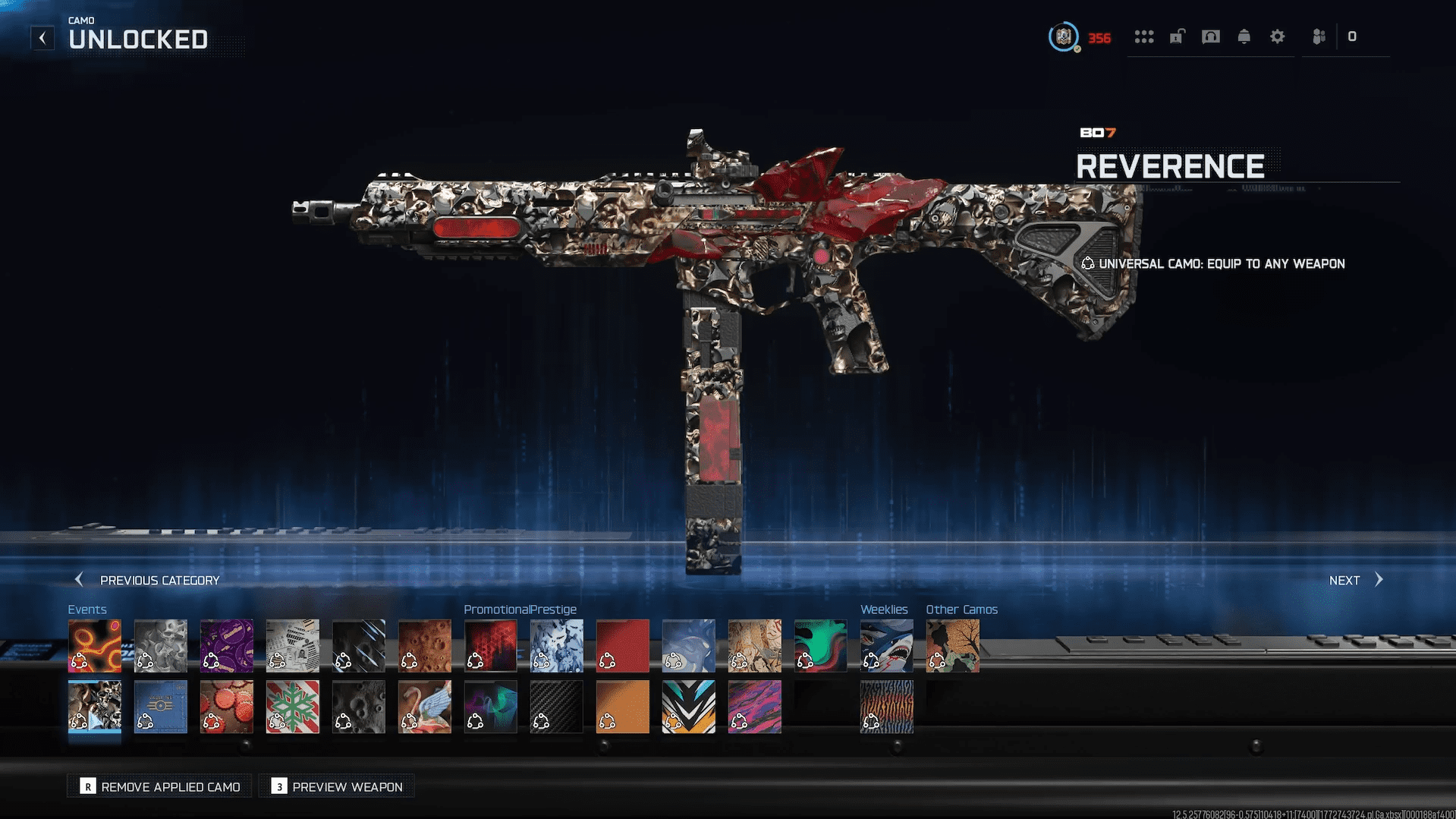Select the purple sticker camo
This screenshot has height=819, width=1456.
coord(226,646)
